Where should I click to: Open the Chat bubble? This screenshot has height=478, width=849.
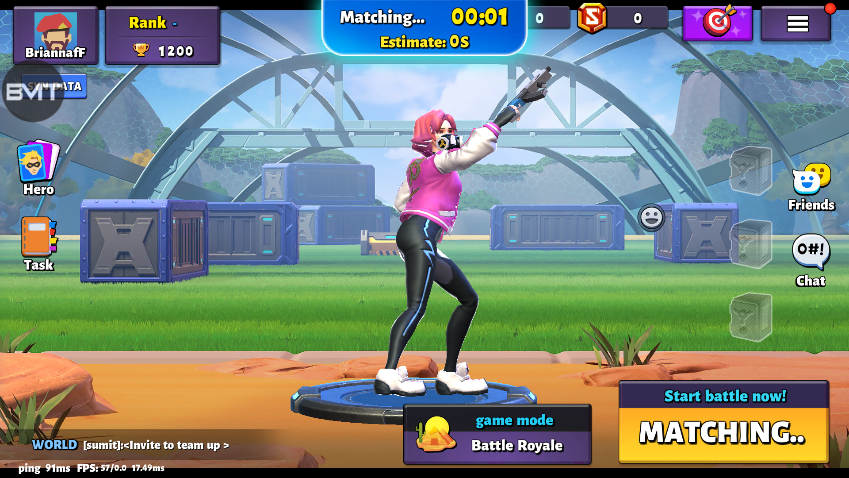[810, 259]
